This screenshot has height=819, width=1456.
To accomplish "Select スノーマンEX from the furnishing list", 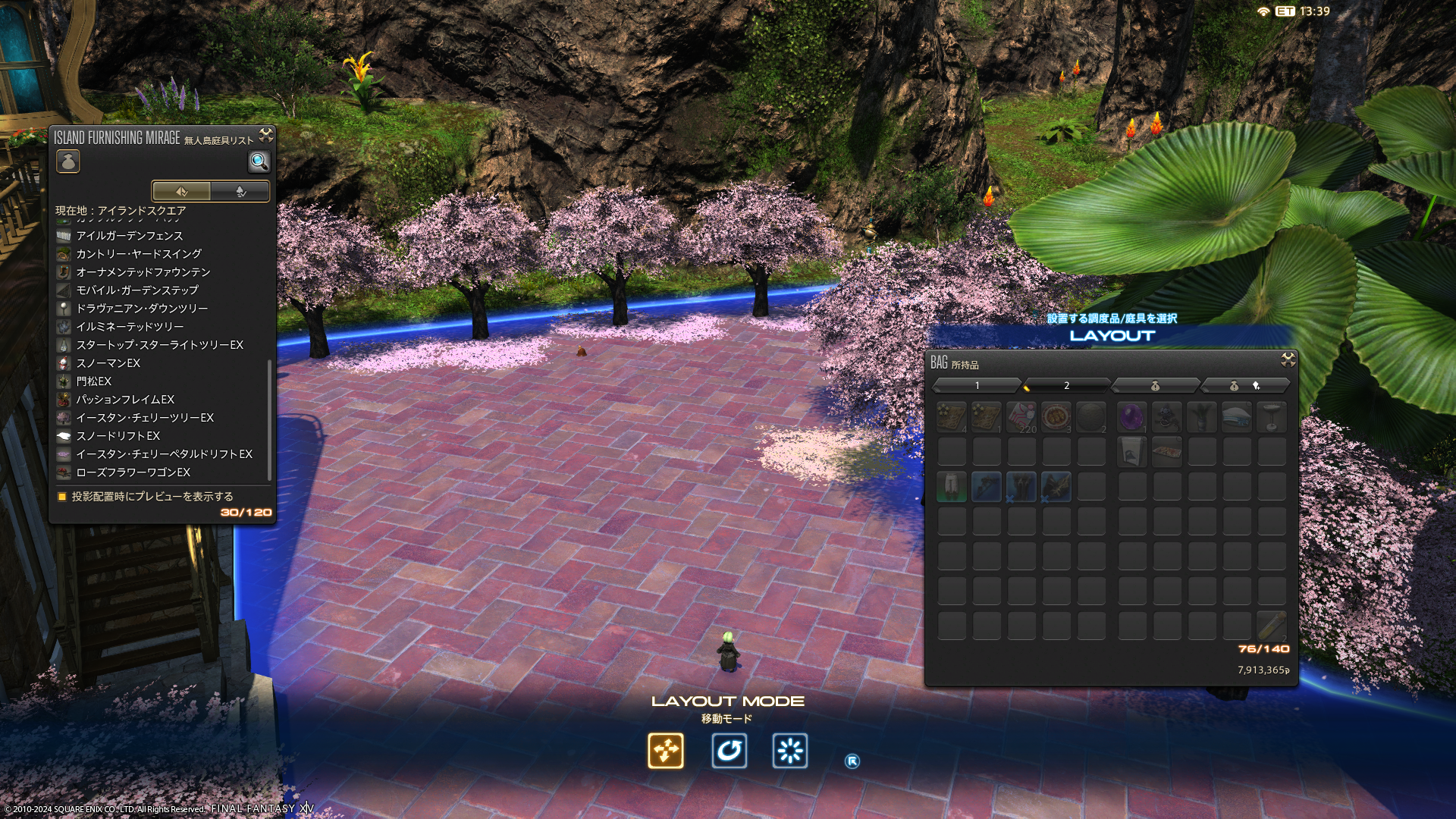I will pos(108,363).
